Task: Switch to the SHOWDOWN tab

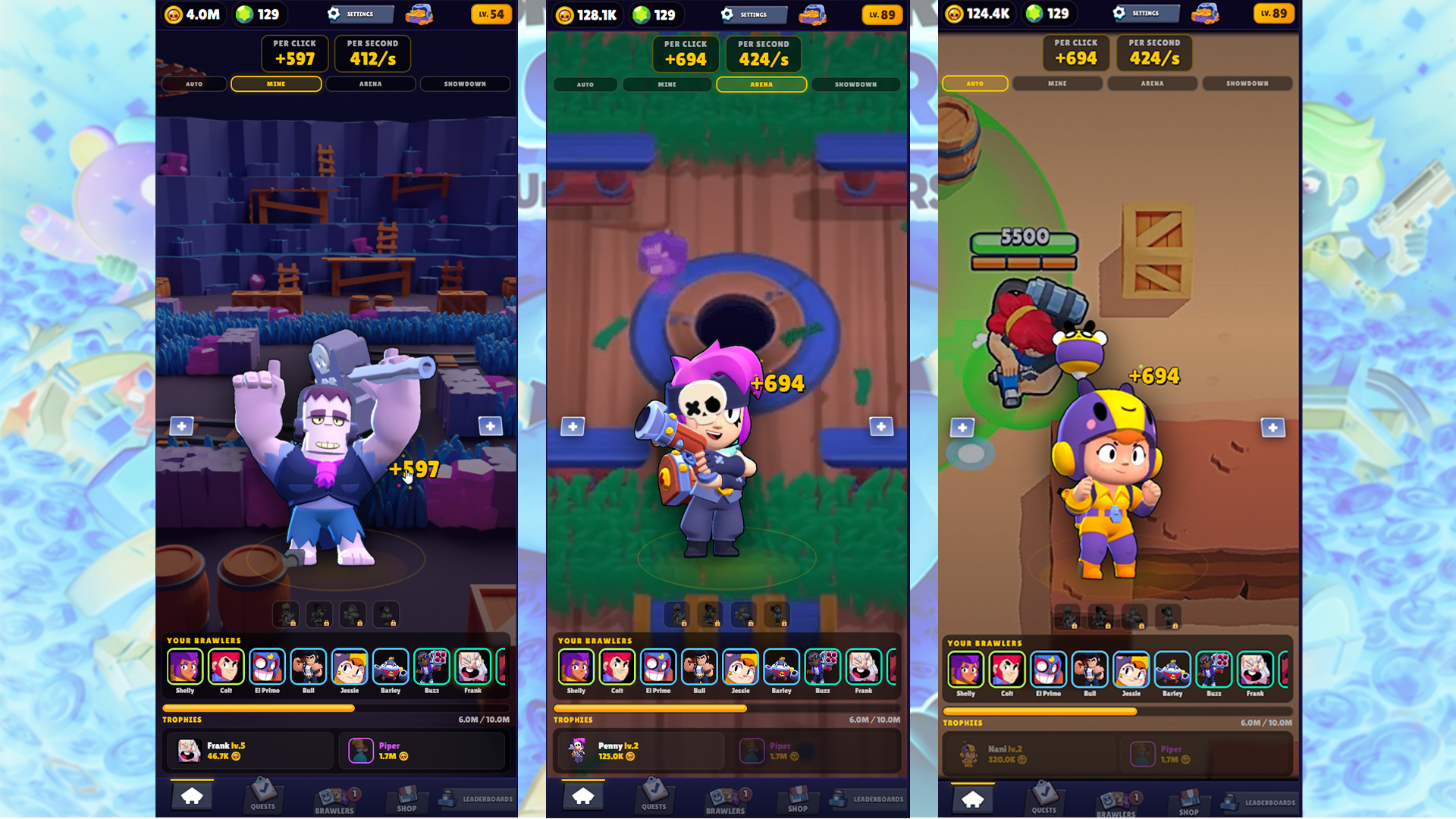Action: pos(465,83)
